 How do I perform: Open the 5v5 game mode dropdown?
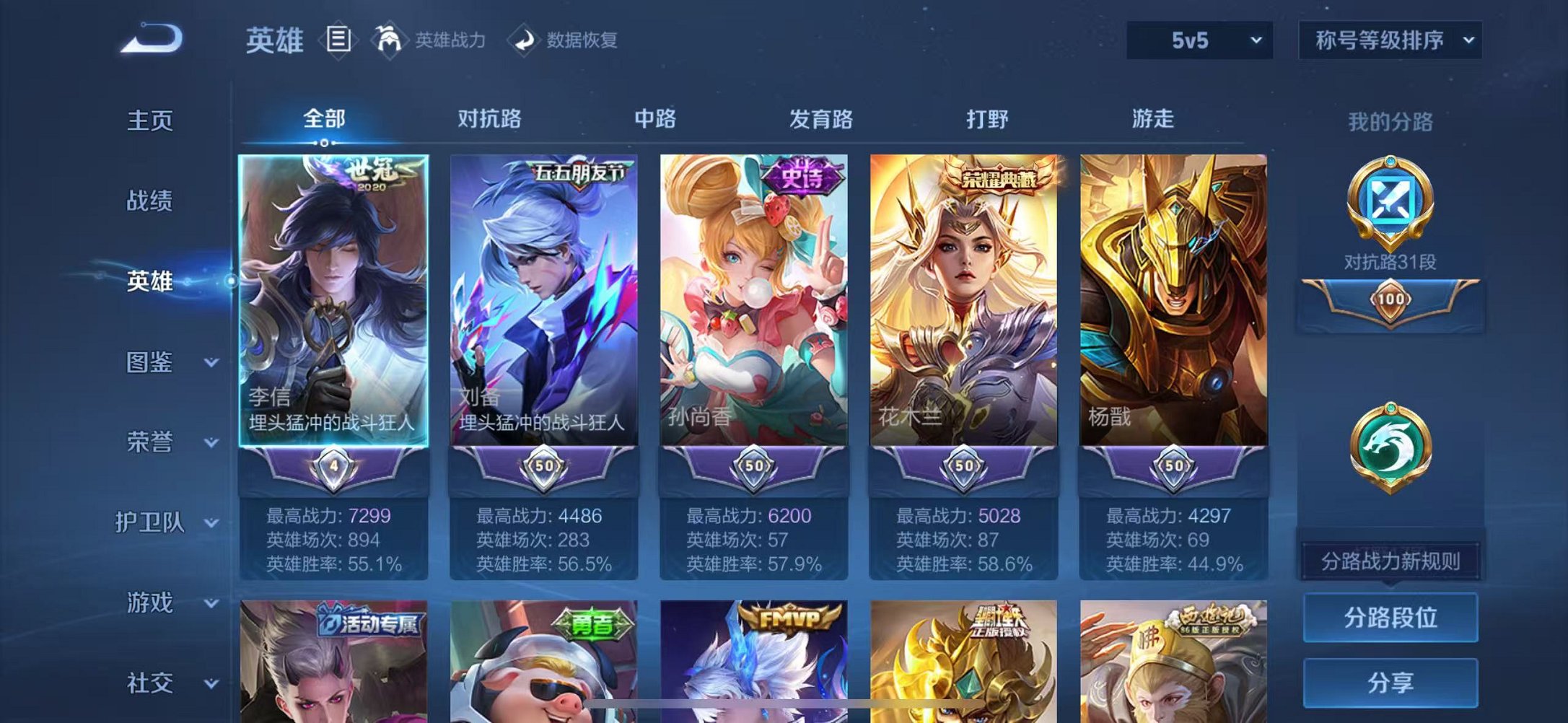click(x=1198, y=41)
